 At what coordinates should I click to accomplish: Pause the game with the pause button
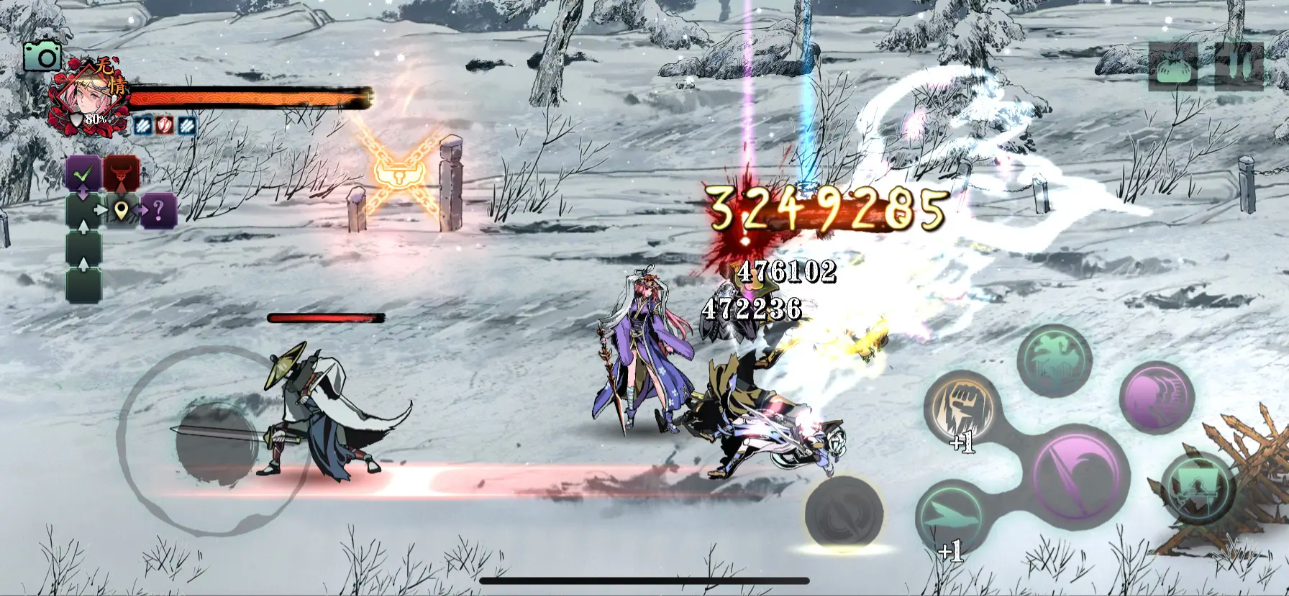pos(1239,66)
